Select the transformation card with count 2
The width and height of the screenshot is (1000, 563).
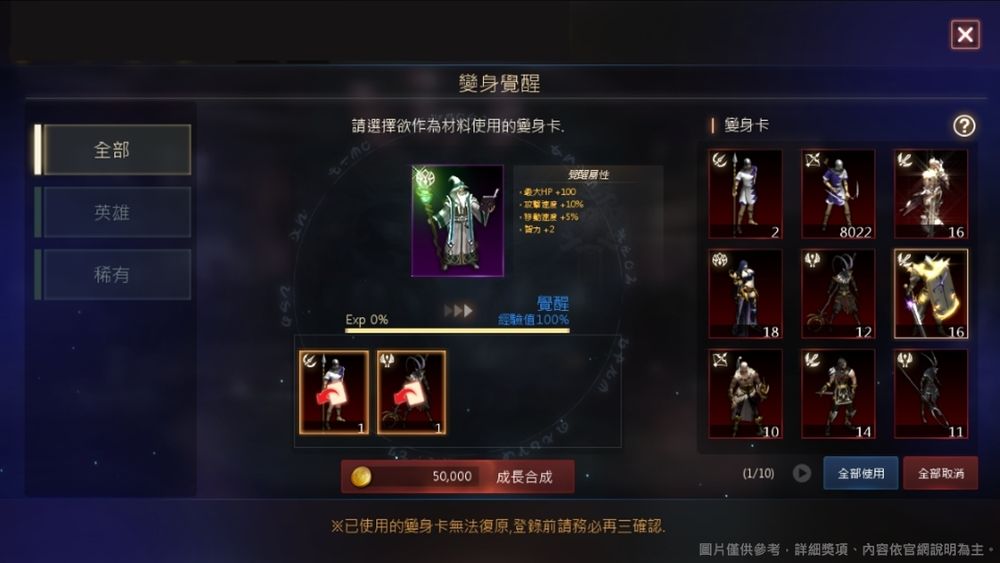[745, 194]
